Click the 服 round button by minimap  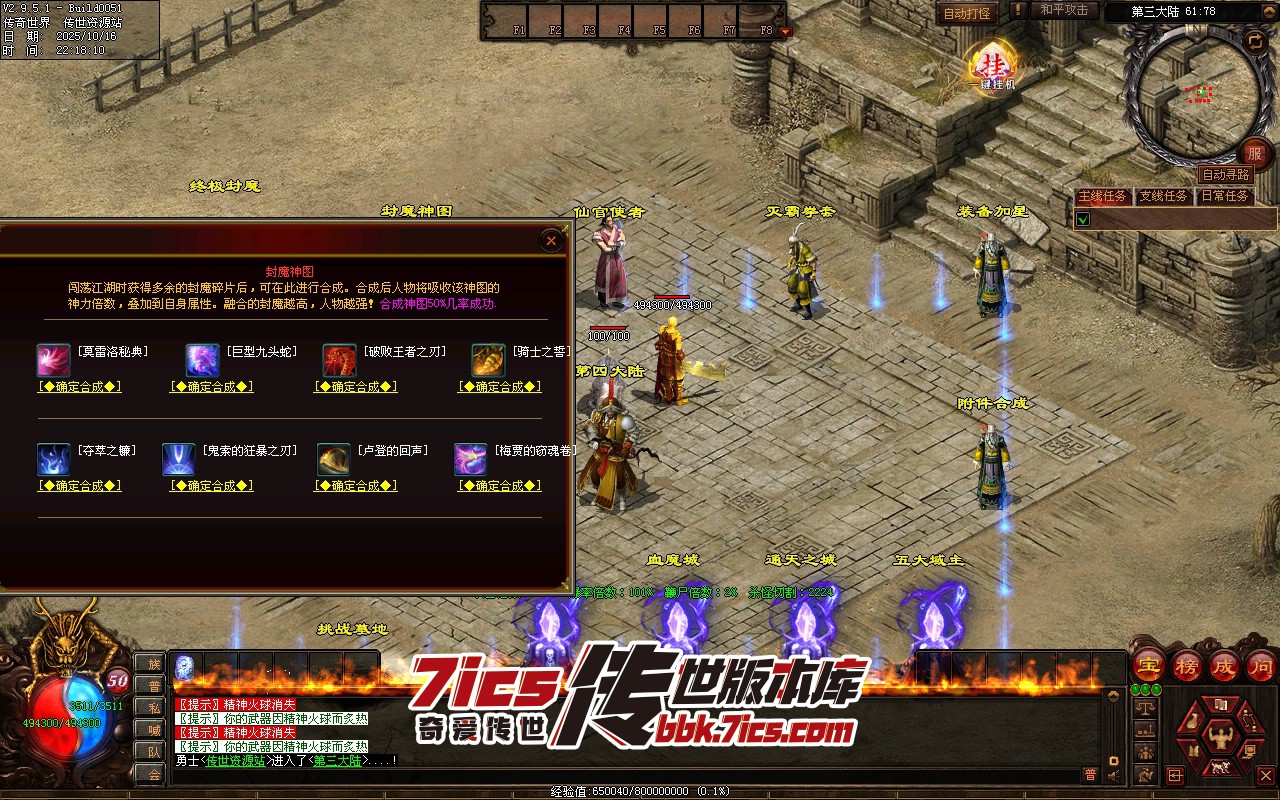[x=1254, y=154]
